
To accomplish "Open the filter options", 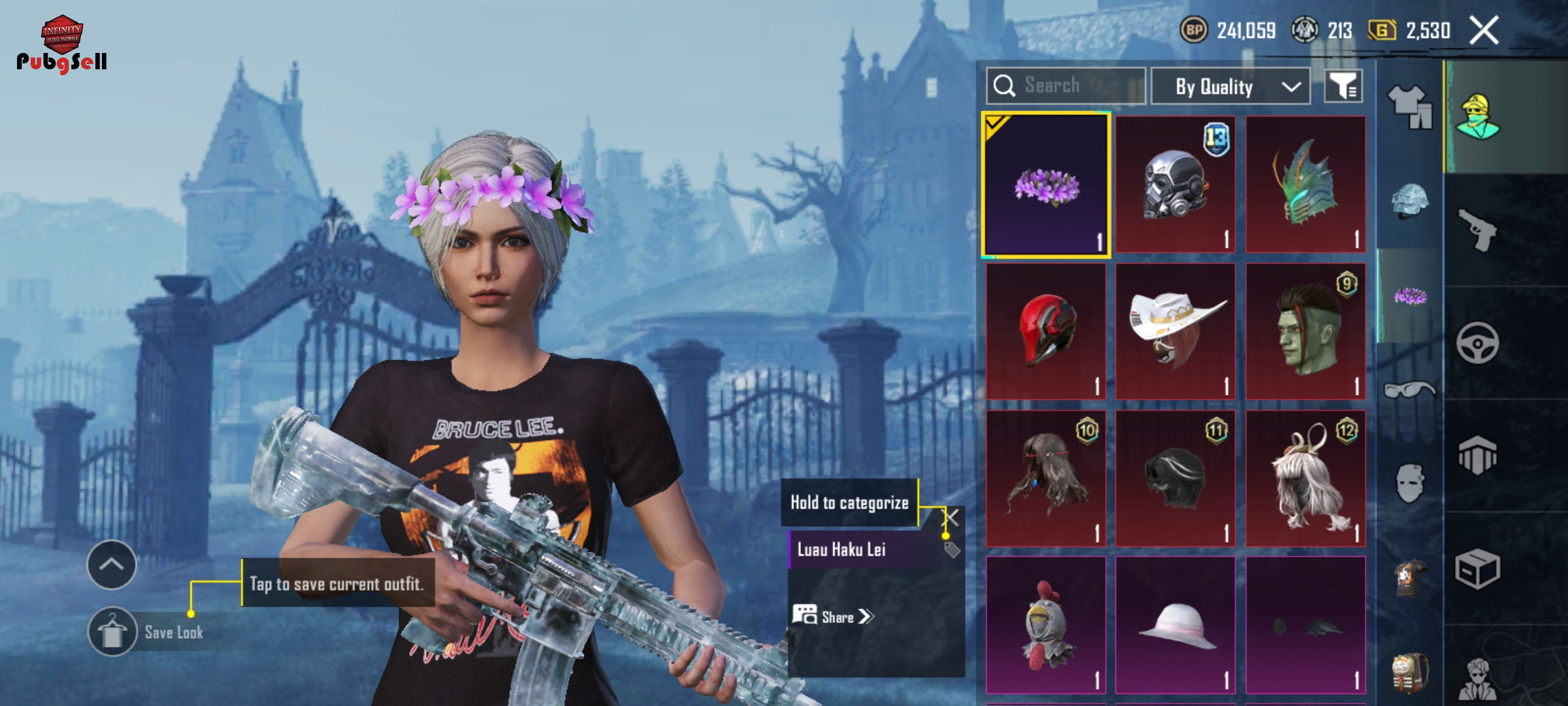I will click(1343, 86).
